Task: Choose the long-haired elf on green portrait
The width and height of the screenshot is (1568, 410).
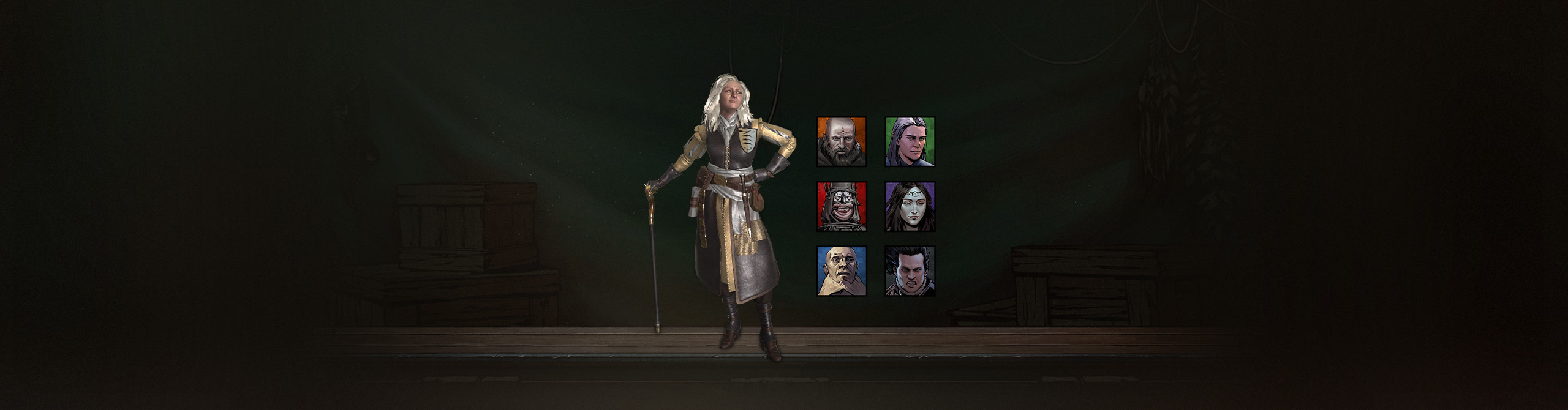Action: pos(910,142)
